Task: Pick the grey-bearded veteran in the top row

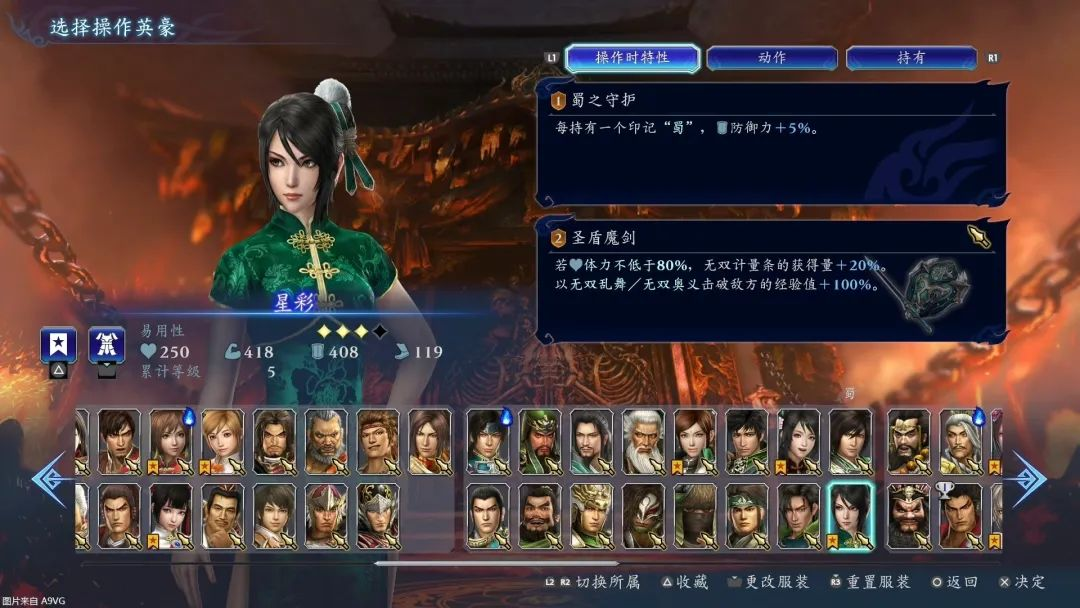Action: pos(326,441)
